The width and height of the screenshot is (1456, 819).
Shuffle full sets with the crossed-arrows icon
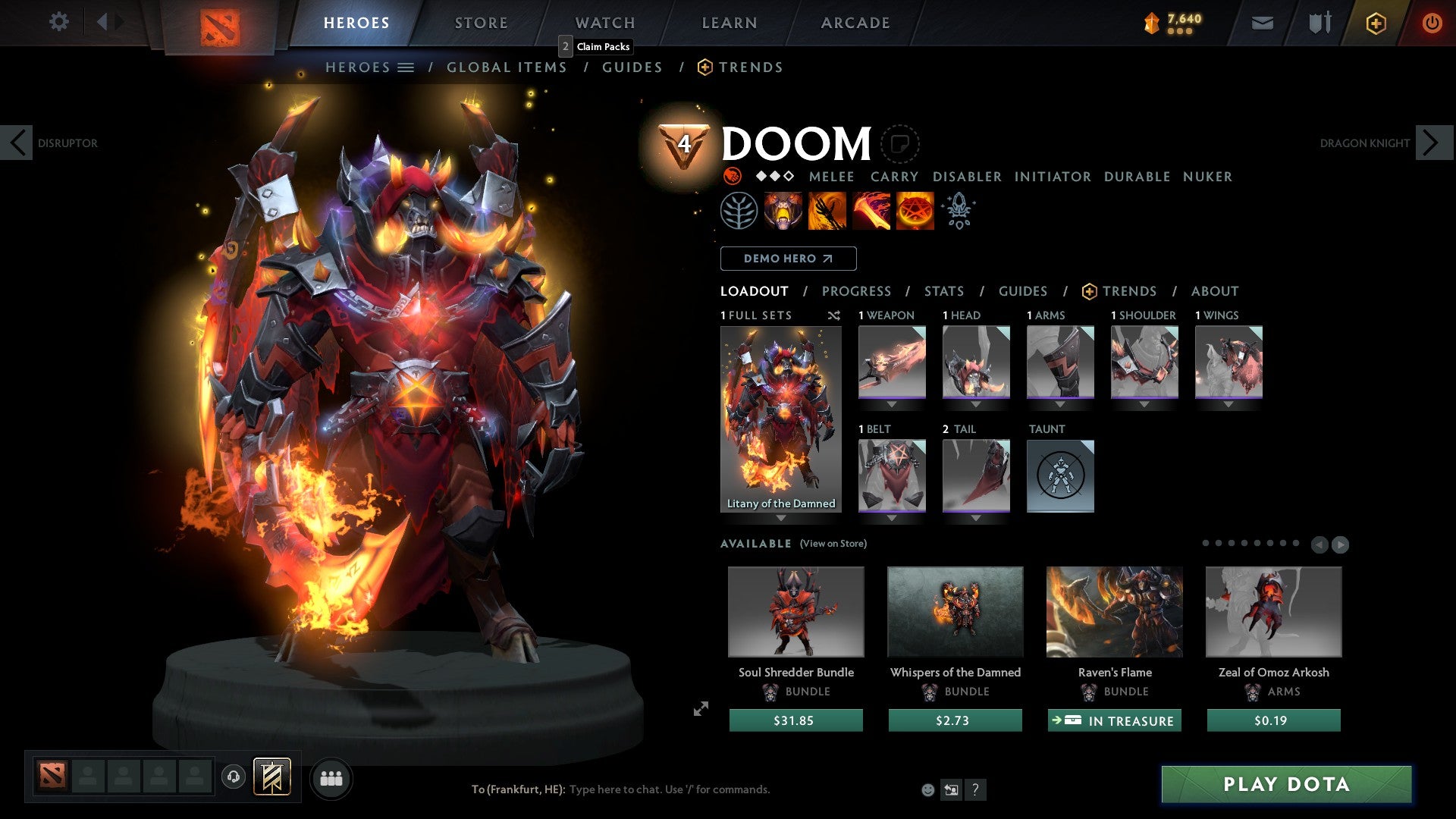(833, 315)
